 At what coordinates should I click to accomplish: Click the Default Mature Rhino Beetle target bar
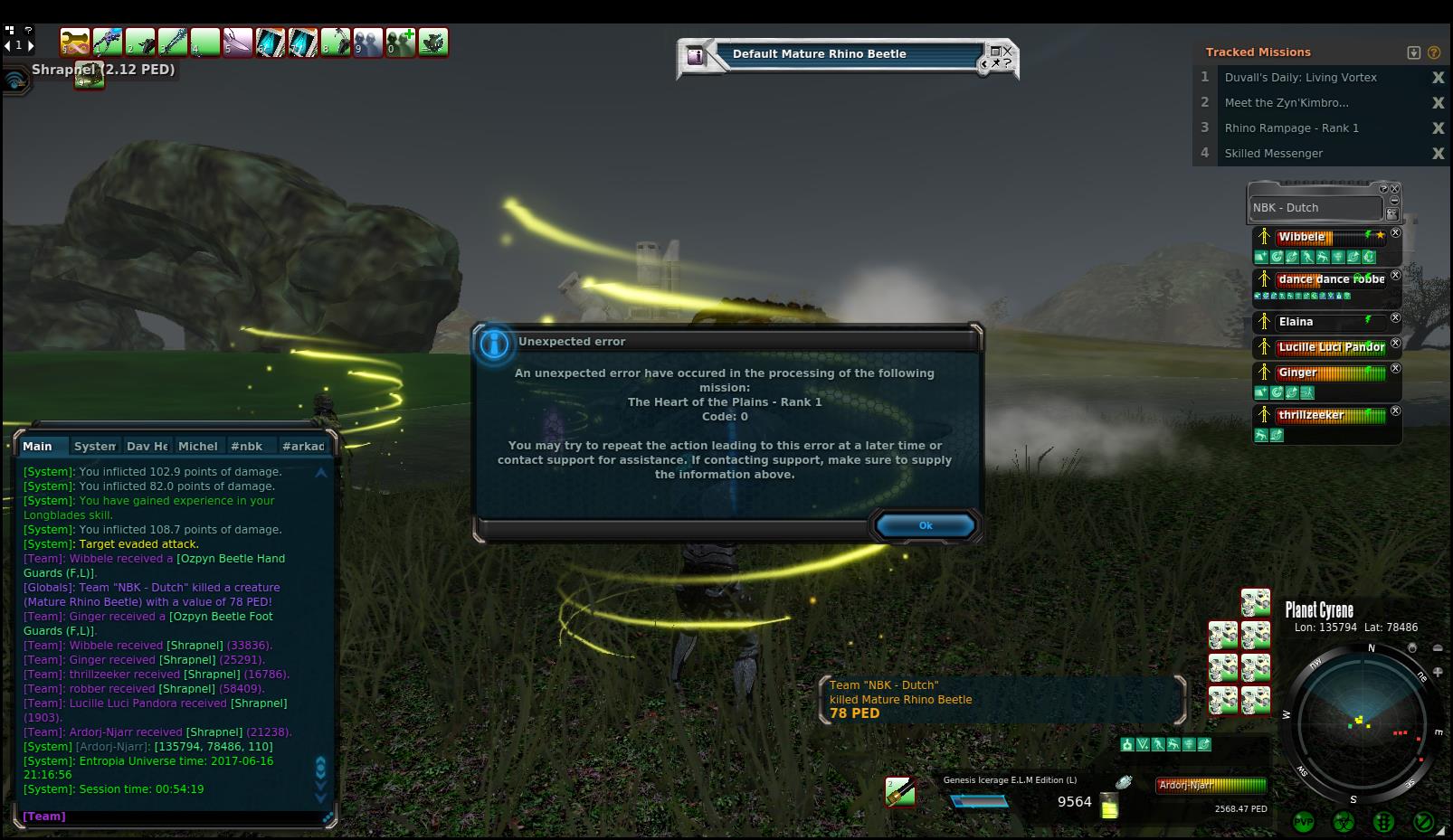(846, 55)
